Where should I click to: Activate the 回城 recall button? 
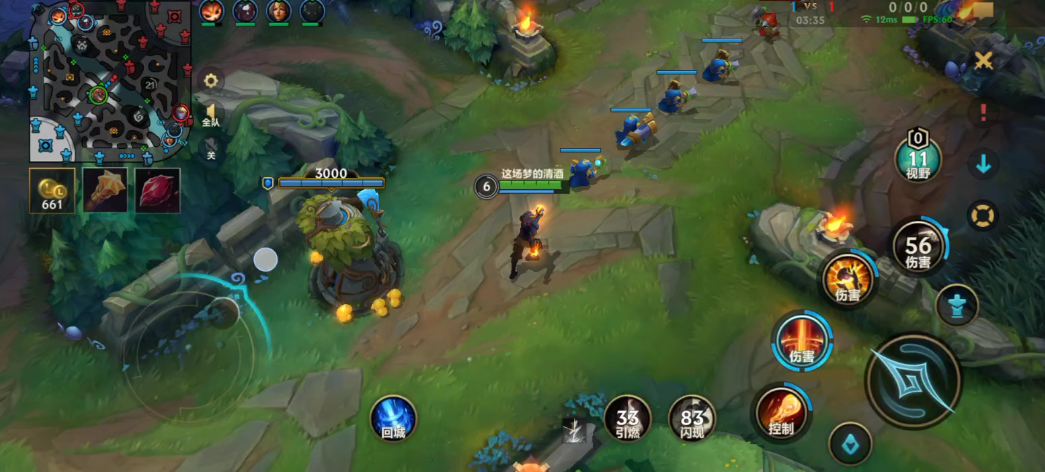(x=392, y=417)
